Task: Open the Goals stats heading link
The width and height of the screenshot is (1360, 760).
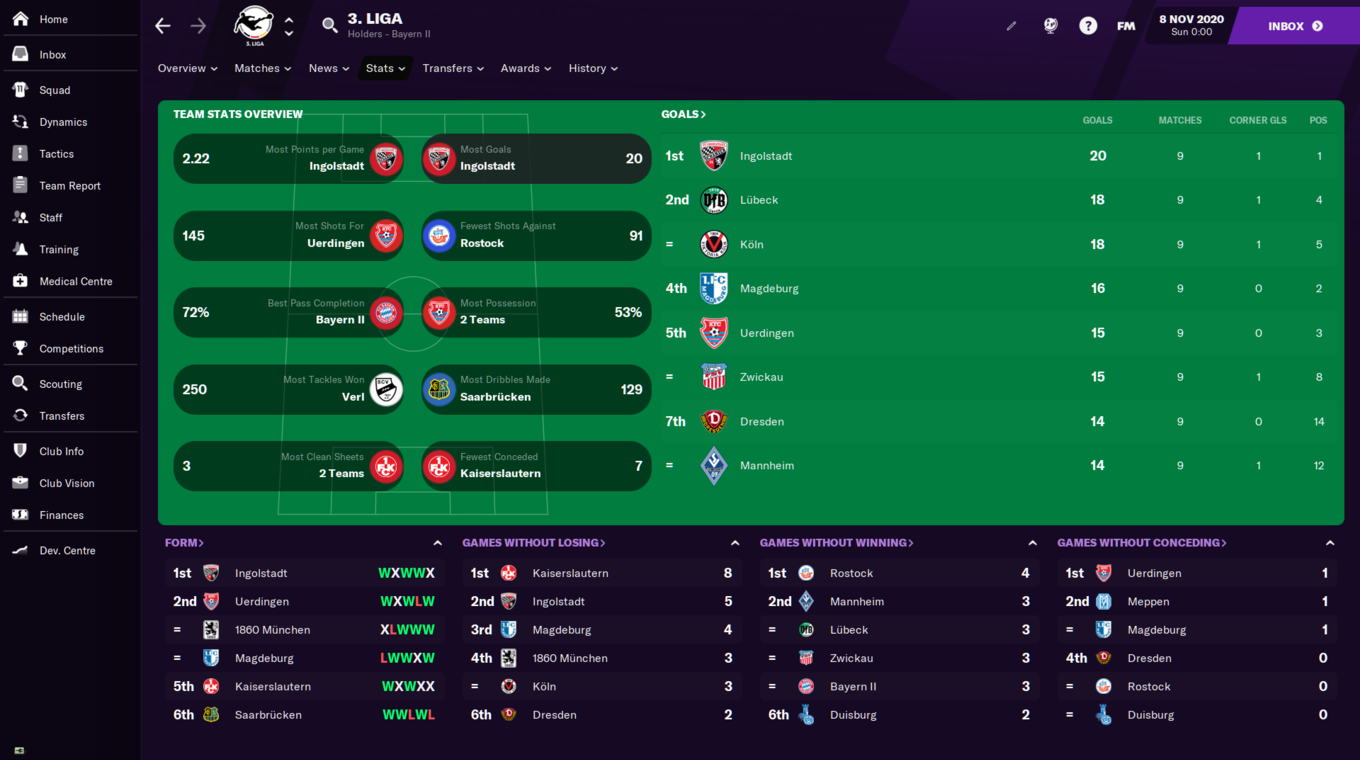Action: coord(683,114)
